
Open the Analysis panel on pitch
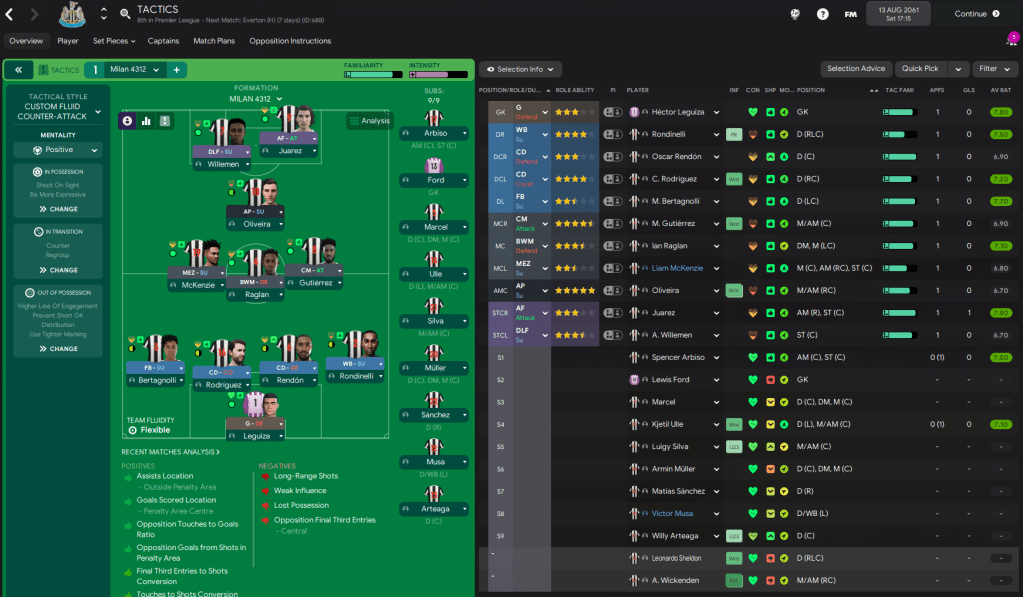(370, 121)
